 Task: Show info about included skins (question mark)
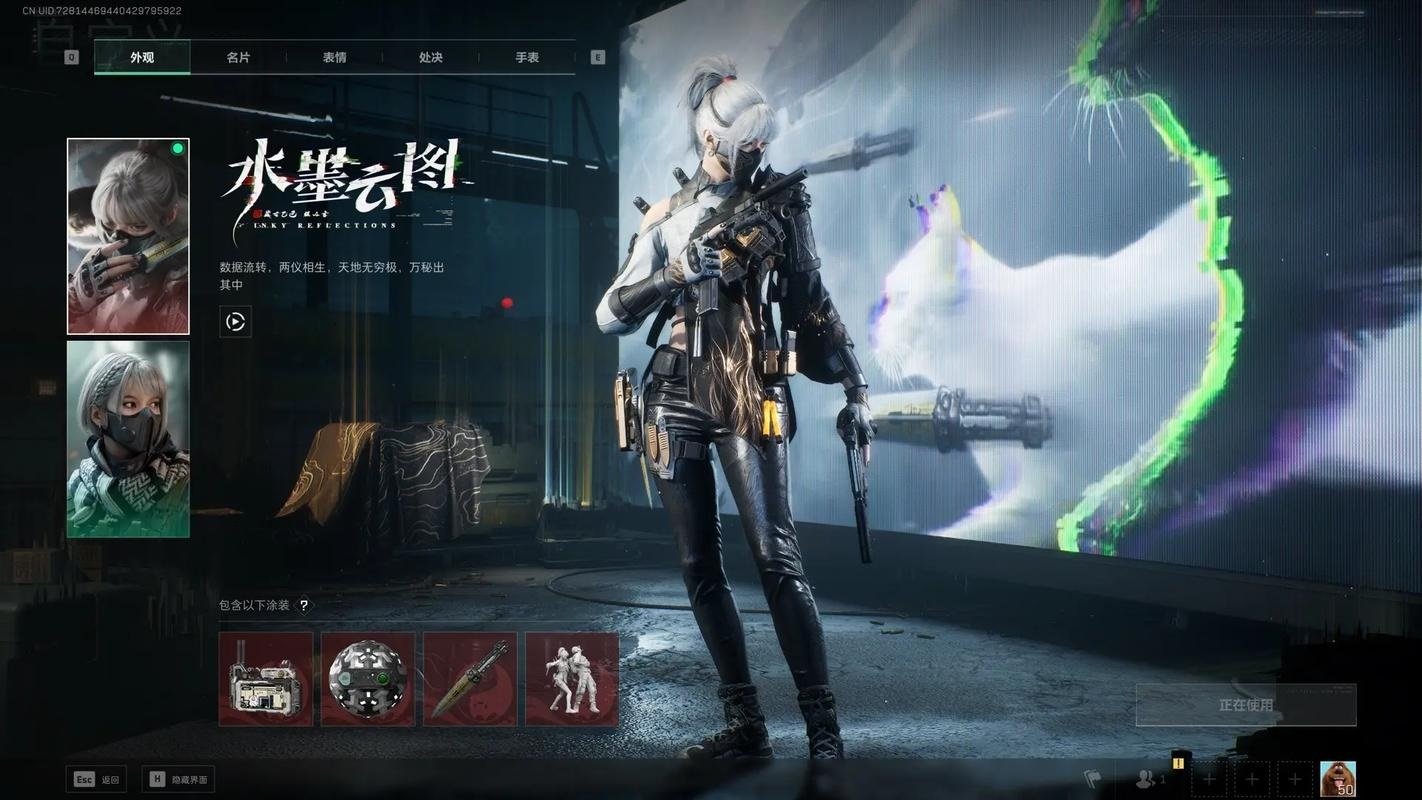(305, 605)
